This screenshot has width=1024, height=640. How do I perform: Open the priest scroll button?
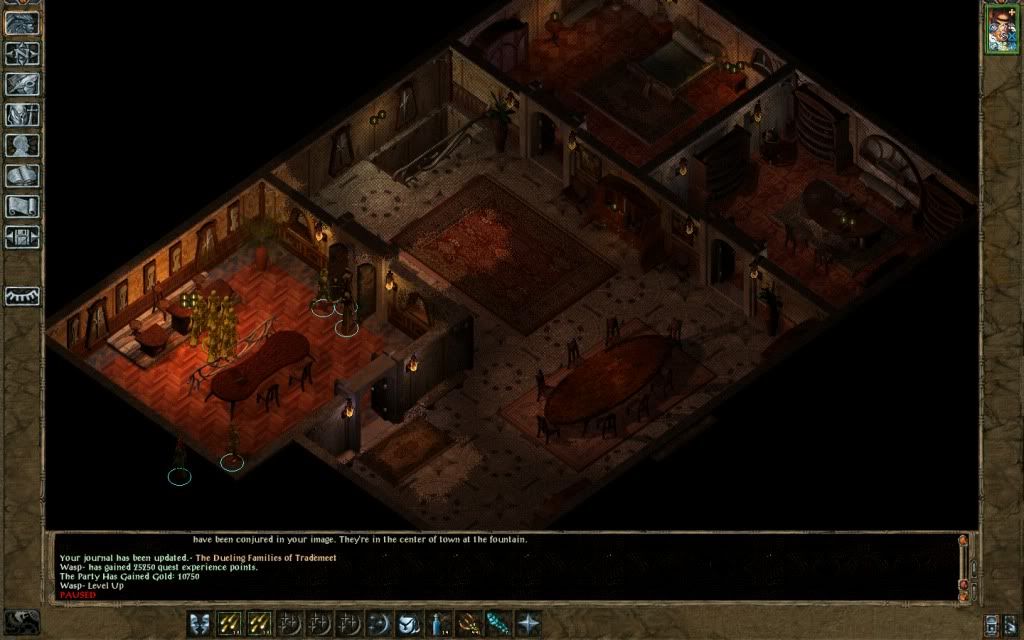click(x=22, y=206)
